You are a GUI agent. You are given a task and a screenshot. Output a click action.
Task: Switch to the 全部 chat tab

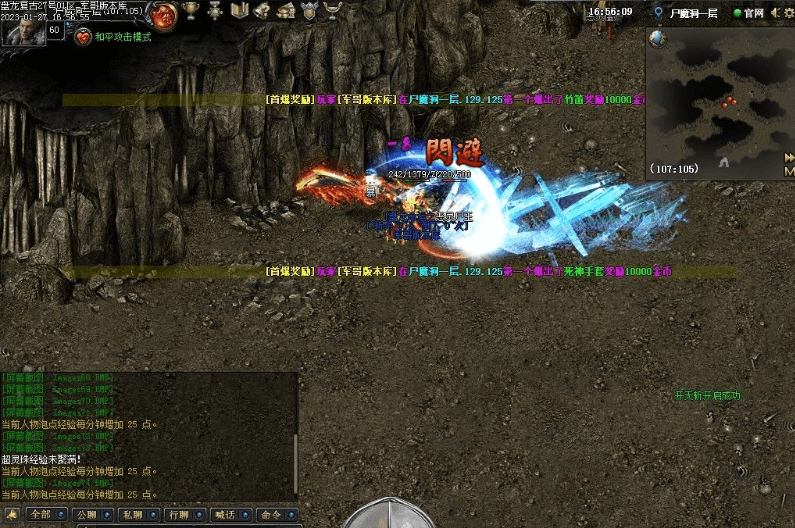pyautogui.click(x=40, y=514)
